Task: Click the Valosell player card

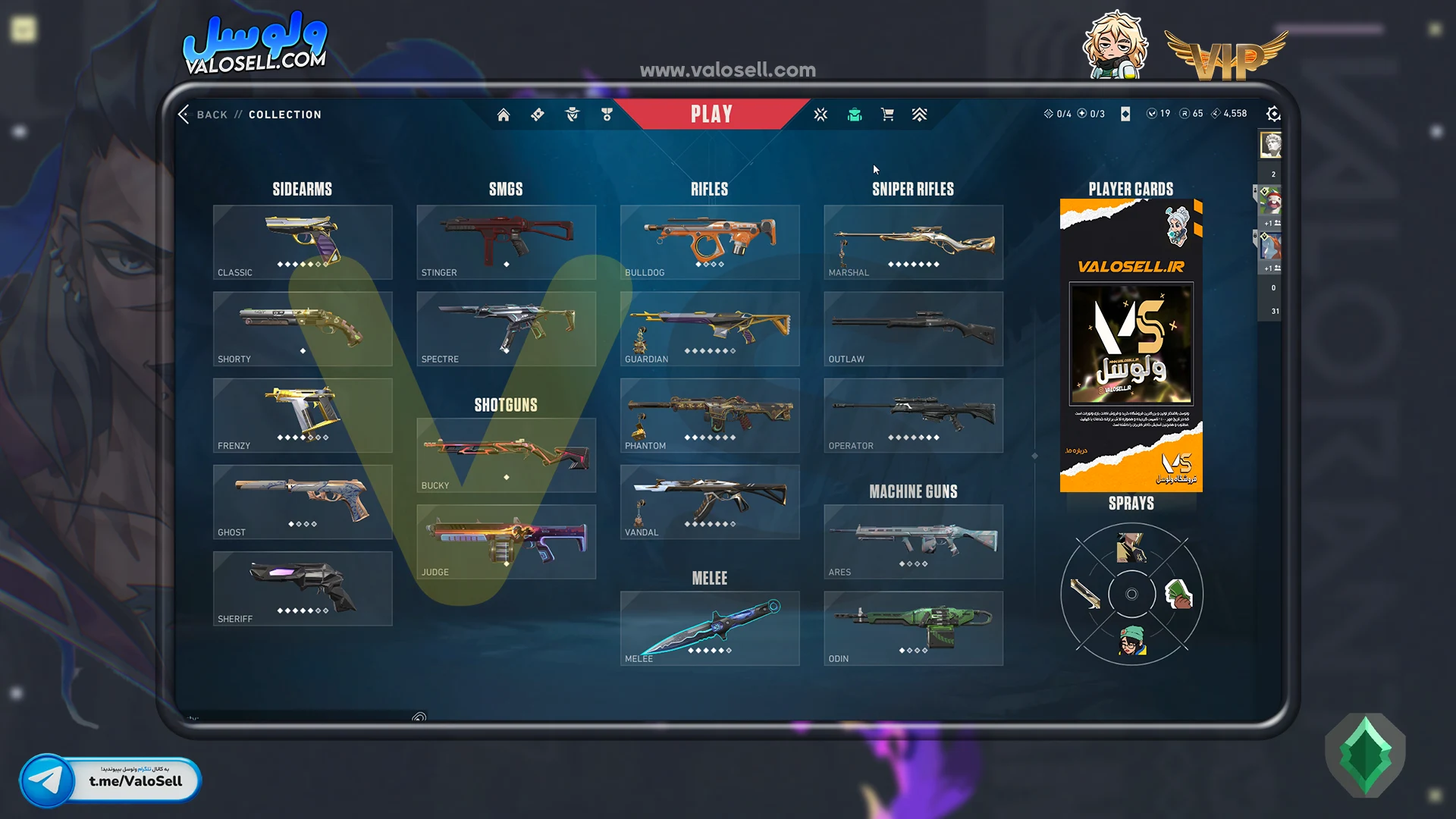Action: (1131, 345)
